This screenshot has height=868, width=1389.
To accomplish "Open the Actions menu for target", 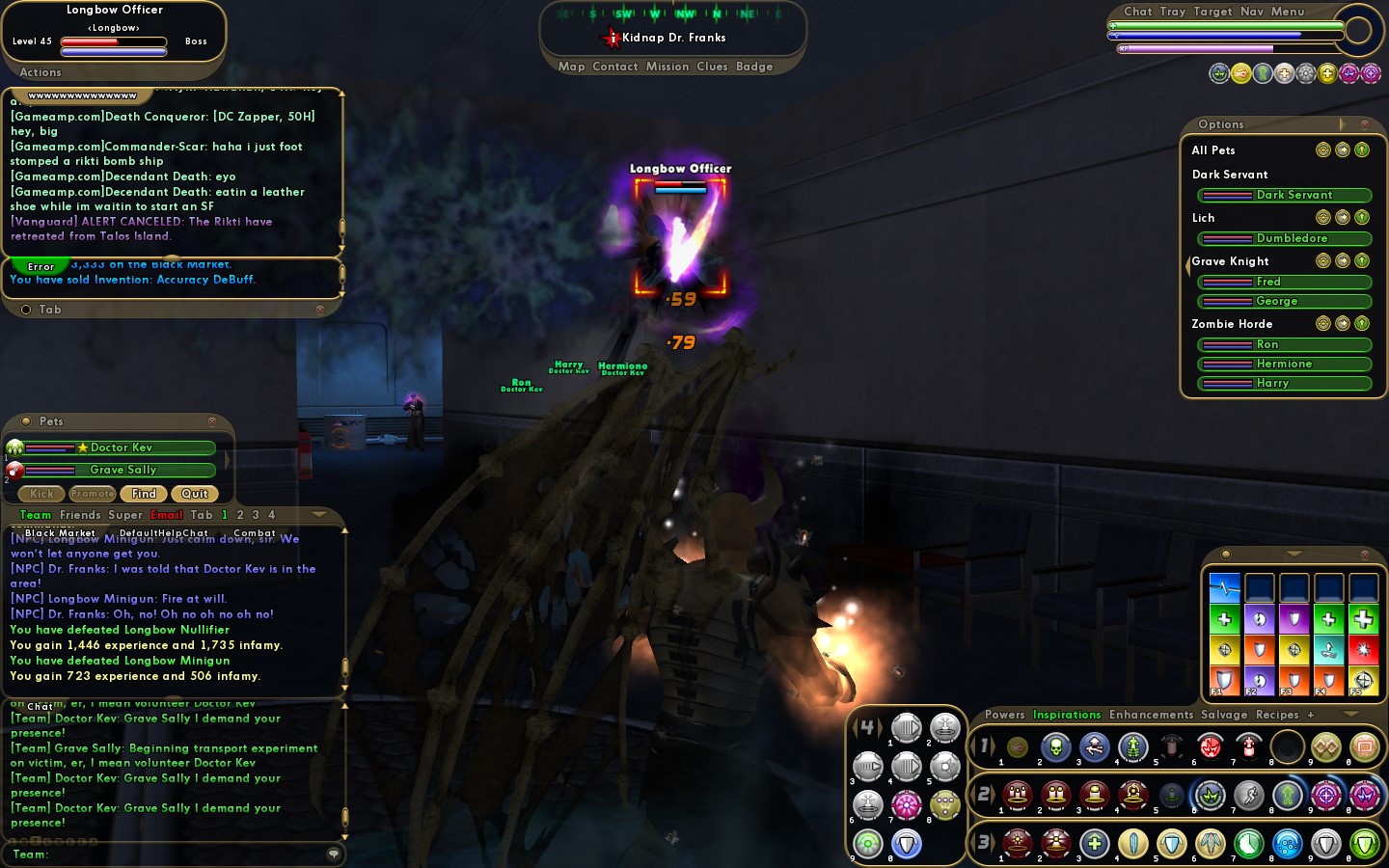I will pos(41,72).
